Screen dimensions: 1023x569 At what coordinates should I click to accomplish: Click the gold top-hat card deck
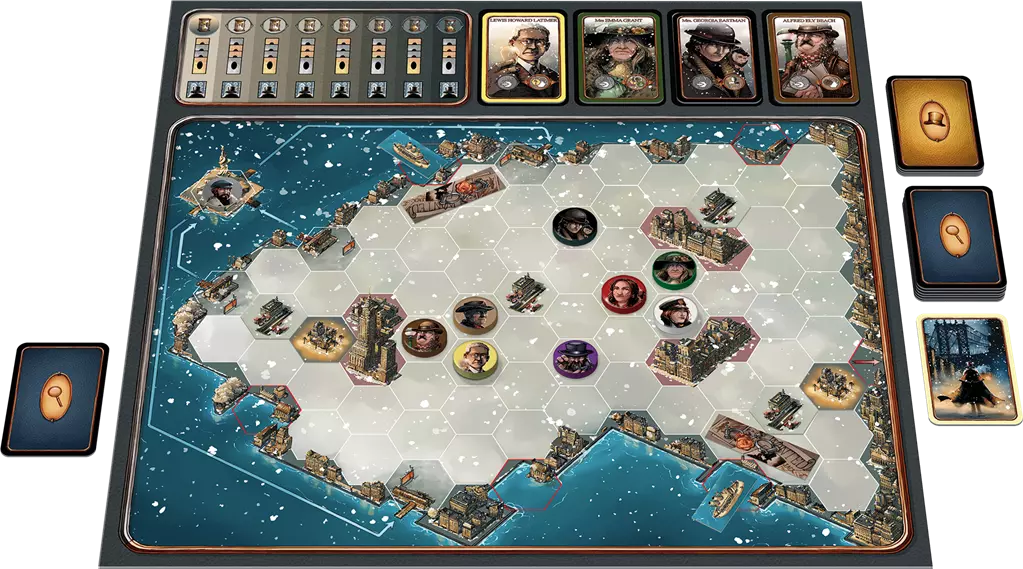pos(936,122)
